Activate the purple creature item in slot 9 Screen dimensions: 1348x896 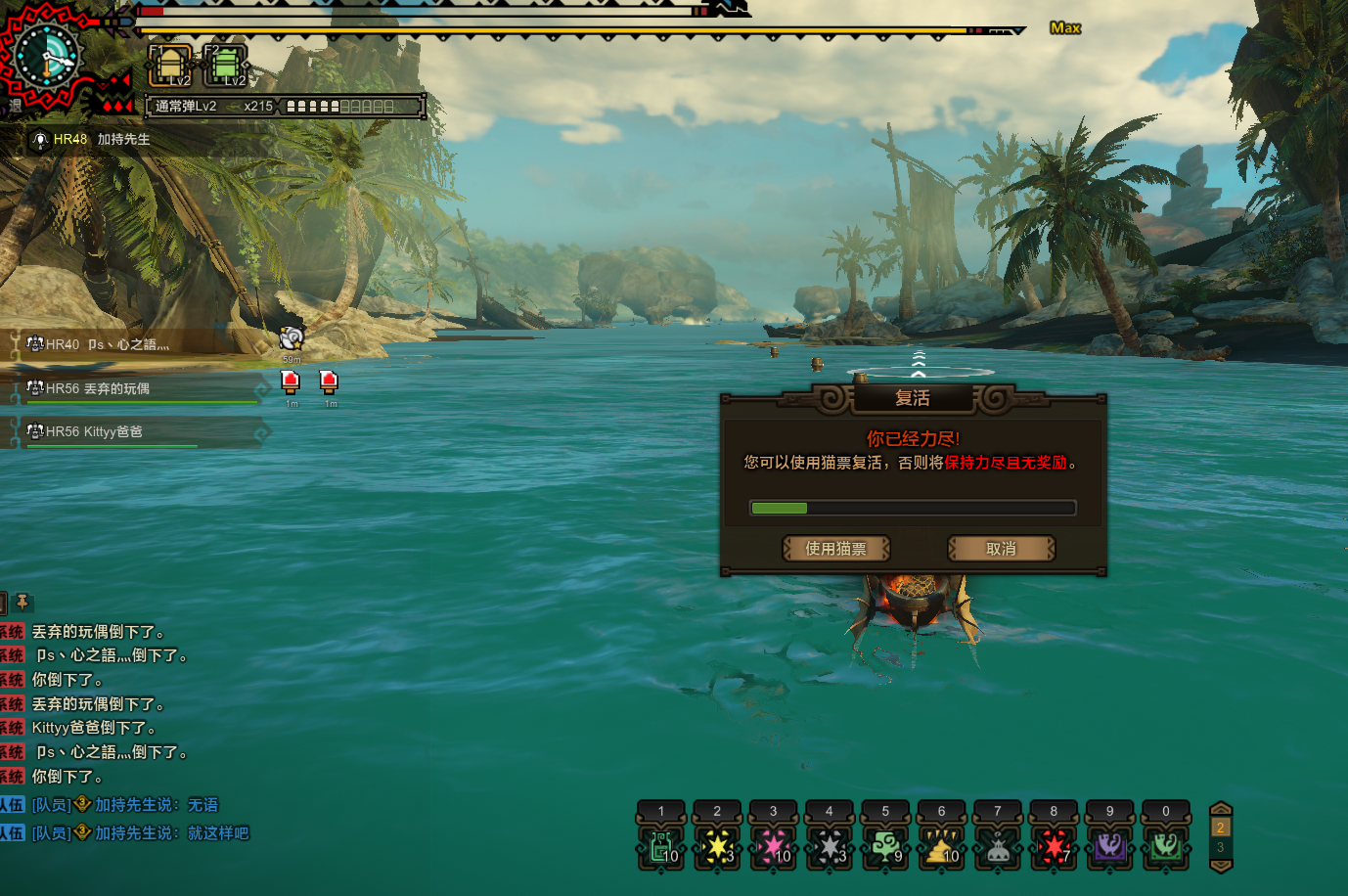[x=1110, y=846]
